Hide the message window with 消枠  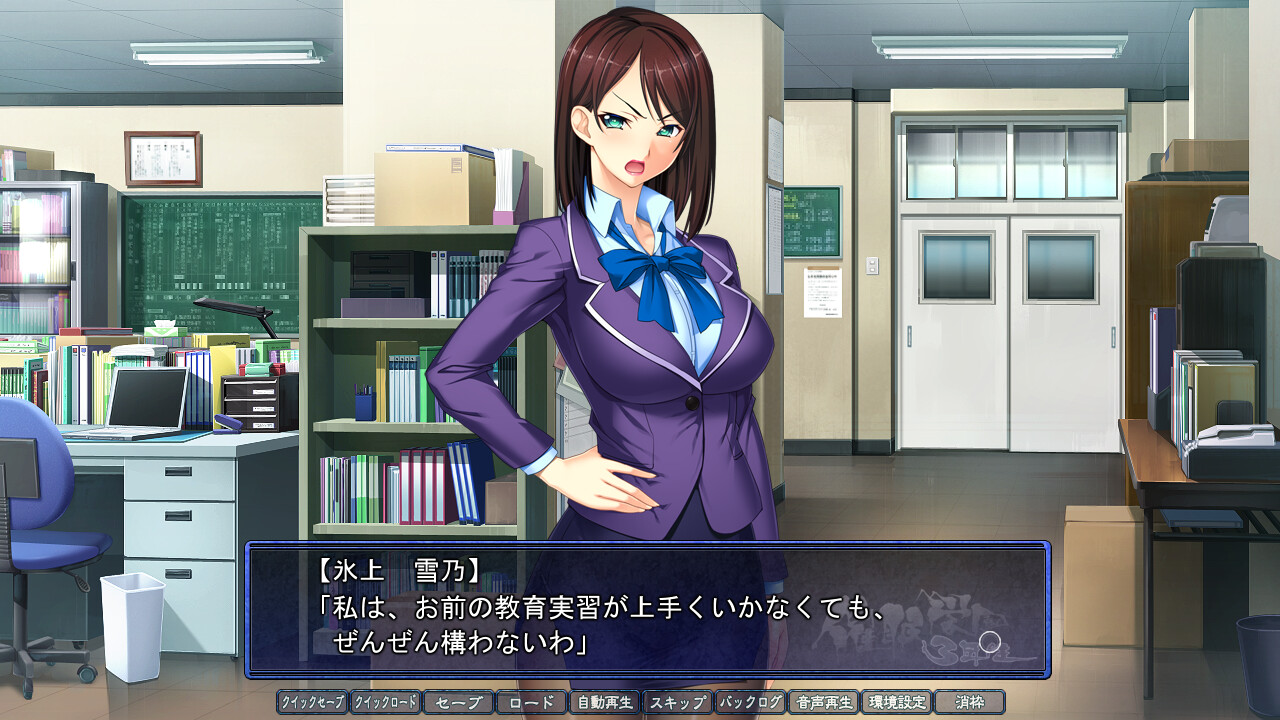tap(969, 702)
